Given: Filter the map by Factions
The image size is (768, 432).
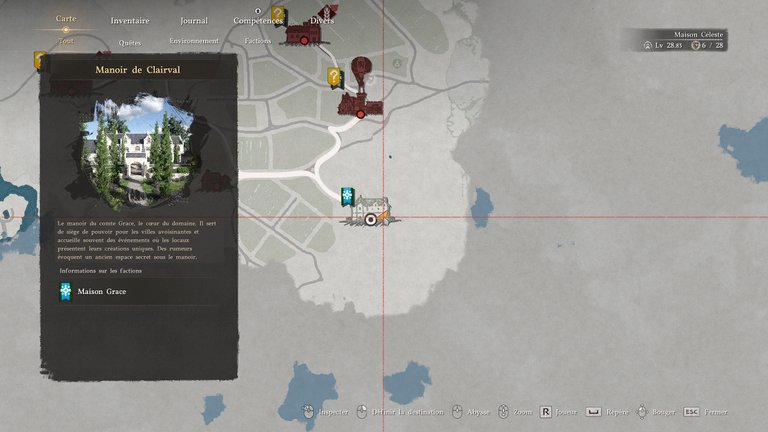Looking at the screenshot, I should (258, 41).
